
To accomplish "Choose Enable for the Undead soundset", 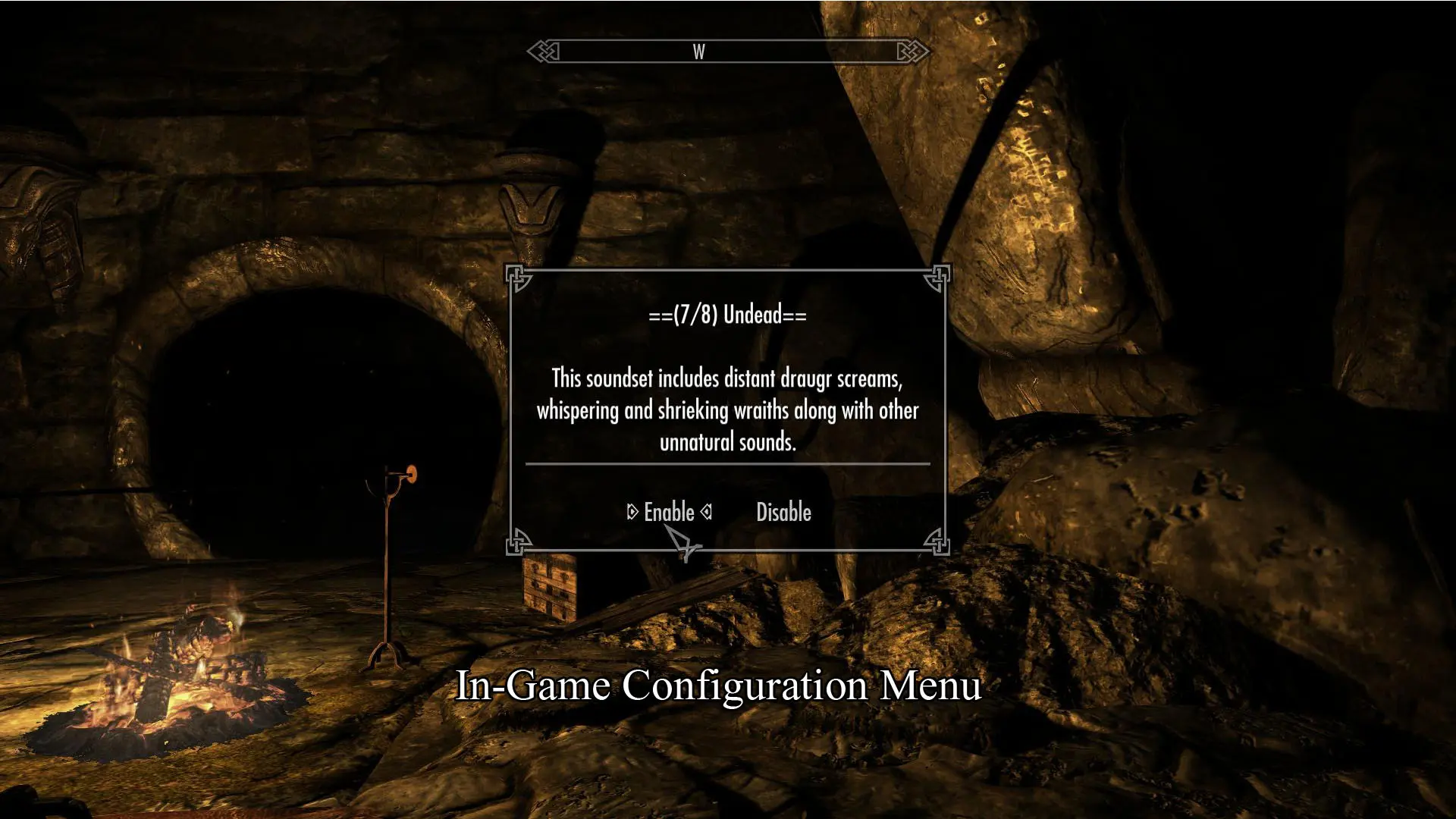I will click(x=669, y=513).
